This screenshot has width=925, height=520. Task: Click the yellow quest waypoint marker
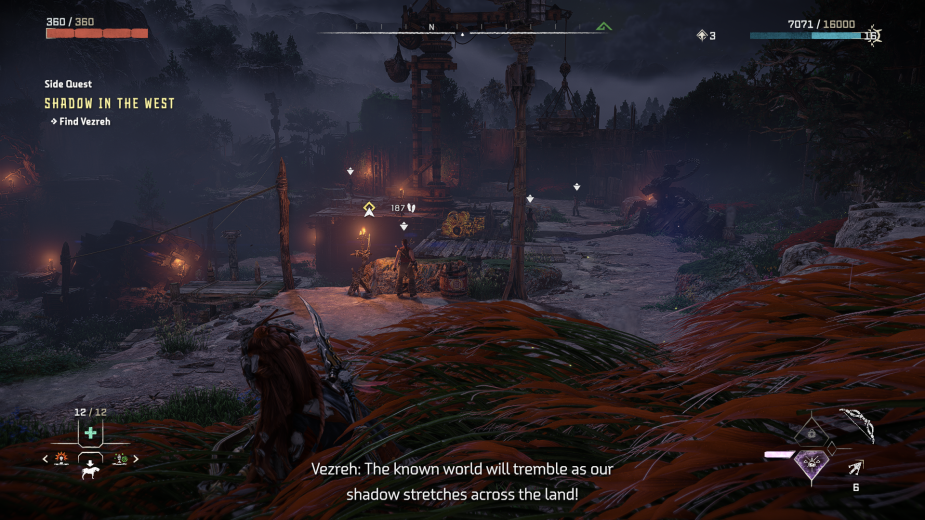(369, 208)
